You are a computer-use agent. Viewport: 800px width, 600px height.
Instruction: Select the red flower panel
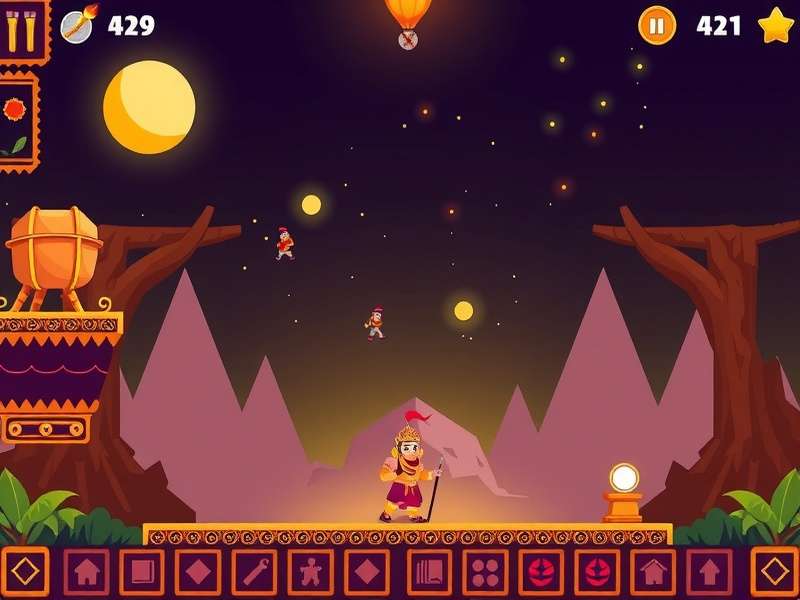[x=16, y=120]
